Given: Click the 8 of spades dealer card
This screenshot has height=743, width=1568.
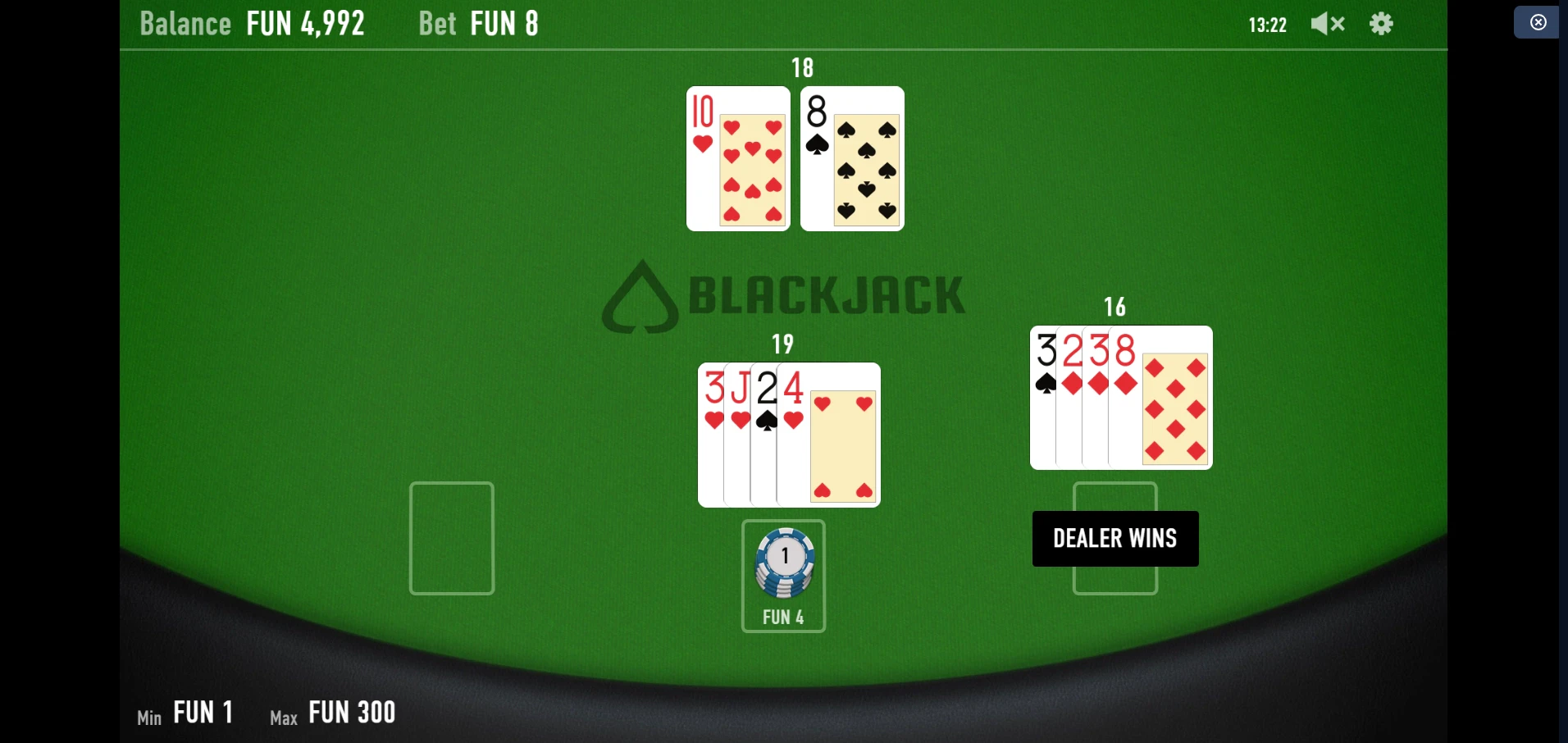Looking at the screenshot, I should point(850,160).
